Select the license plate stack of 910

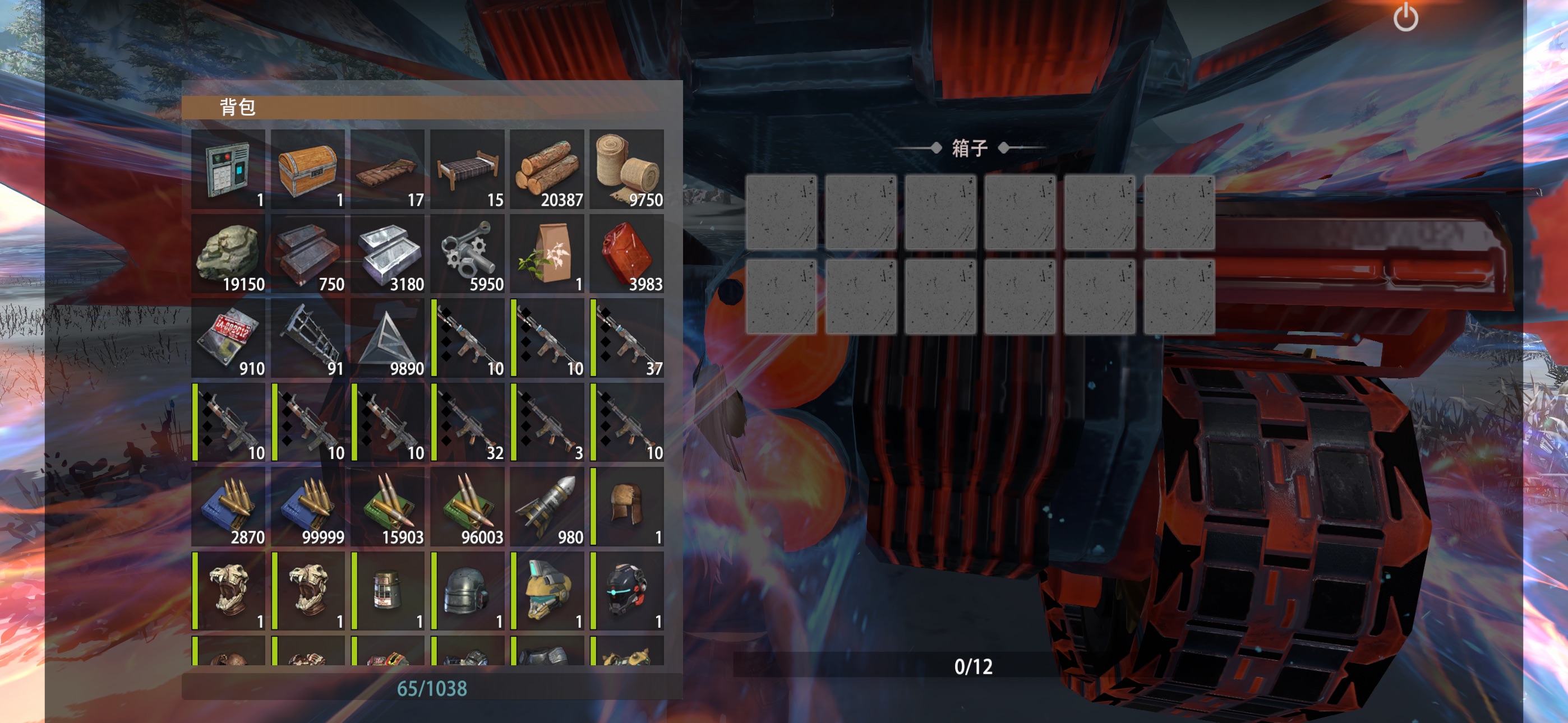pos(228,338)
